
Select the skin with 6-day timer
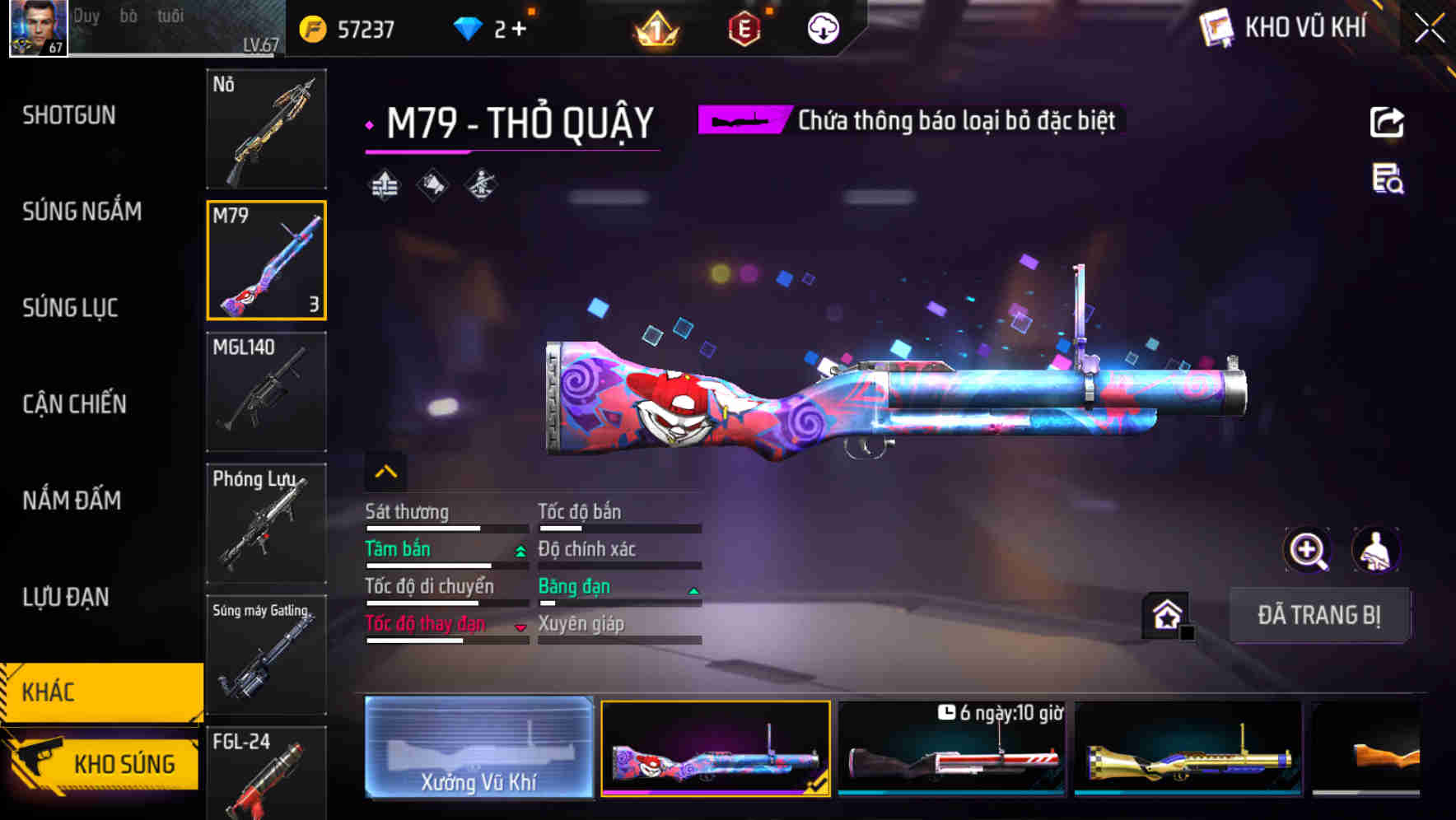coord(951,748)
